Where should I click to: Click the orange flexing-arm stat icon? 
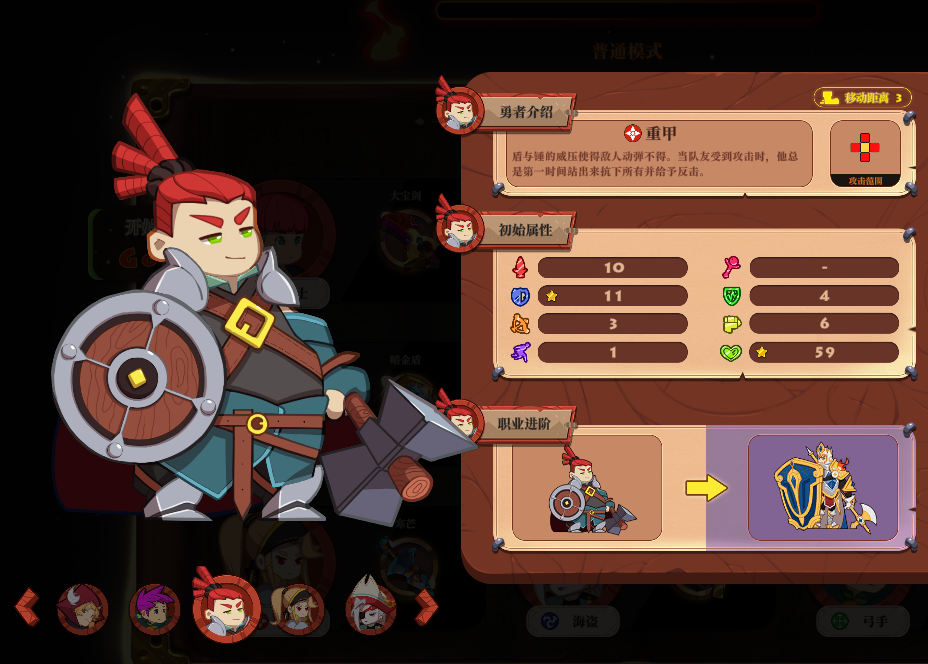(x=520, y=324)
